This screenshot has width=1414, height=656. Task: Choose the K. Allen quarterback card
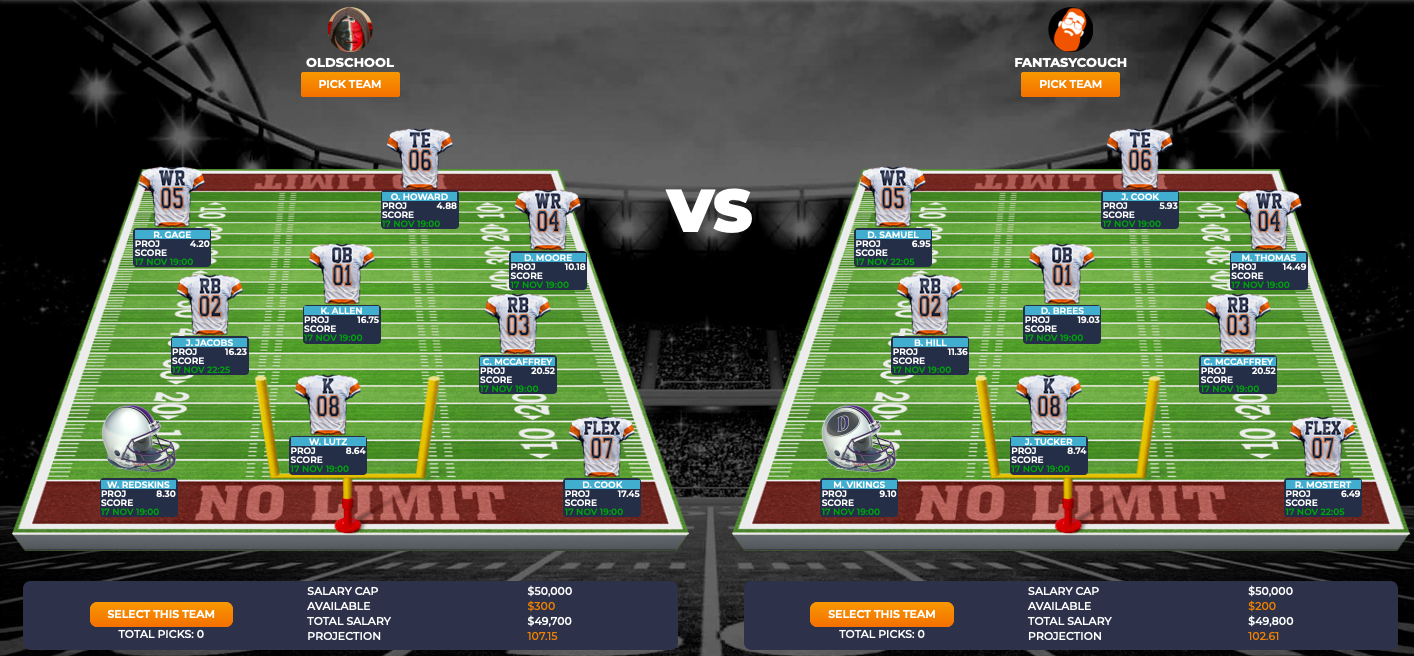coord(341,324)
